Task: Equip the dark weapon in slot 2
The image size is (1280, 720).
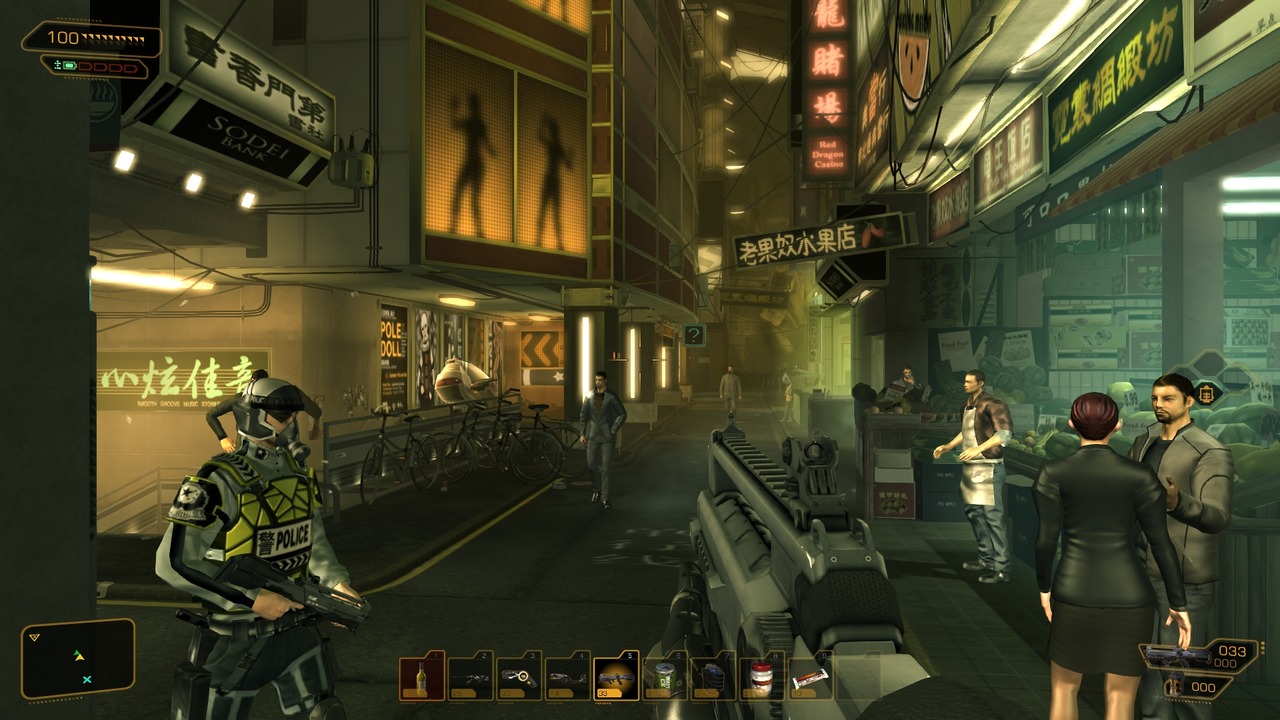Action: click(x=470, y=677)
